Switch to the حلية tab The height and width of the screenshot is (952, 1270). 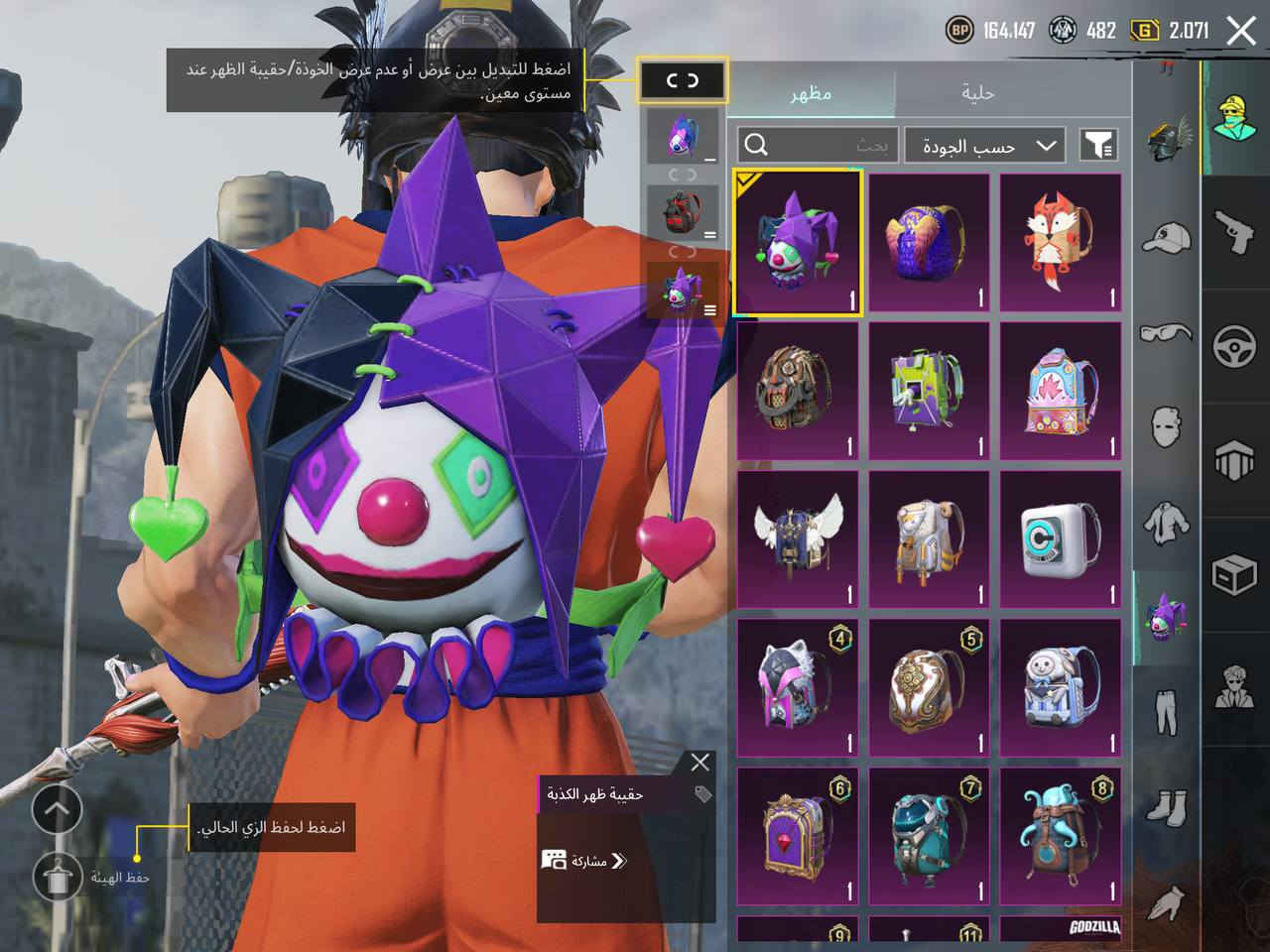[x=977, y=93]
